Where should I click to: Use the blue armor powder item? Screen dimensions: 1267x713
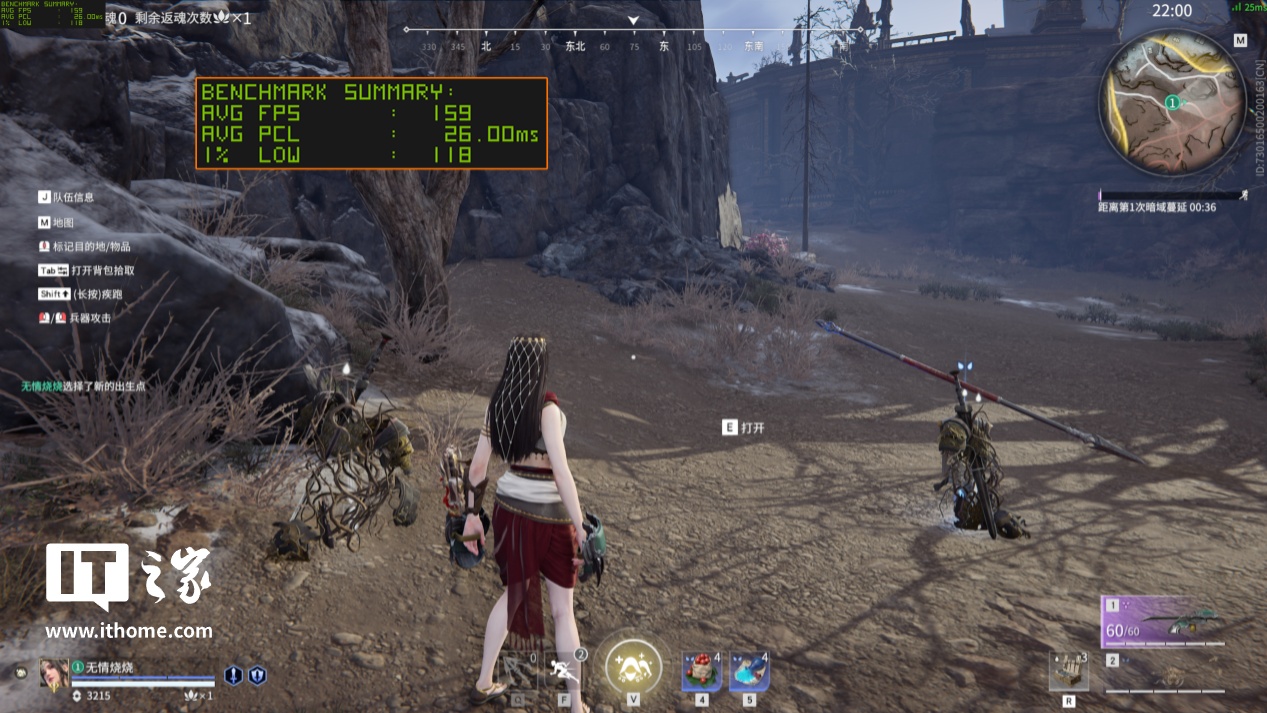tap(749, 670)
